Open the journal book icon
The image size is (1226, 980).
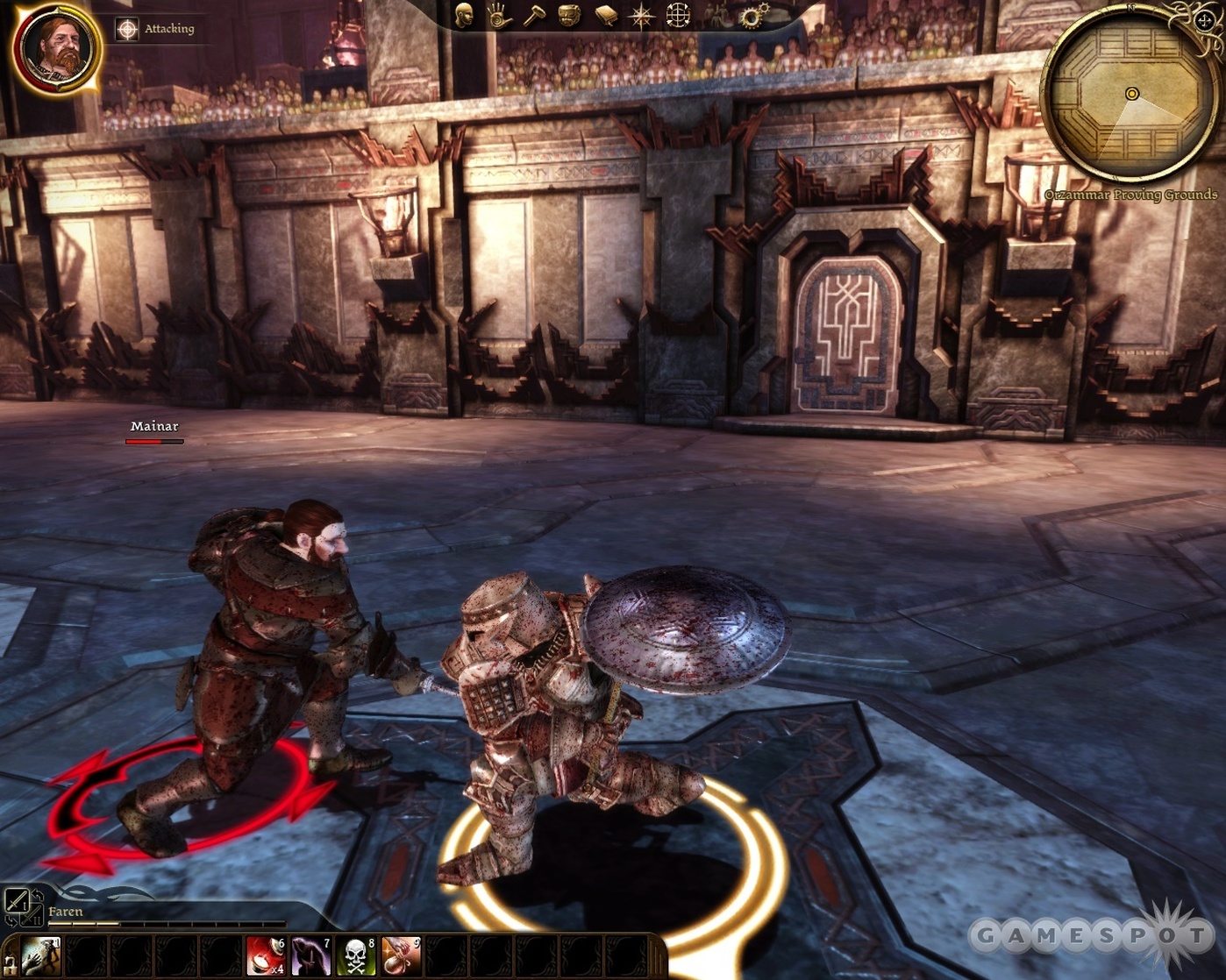[605, 15]
